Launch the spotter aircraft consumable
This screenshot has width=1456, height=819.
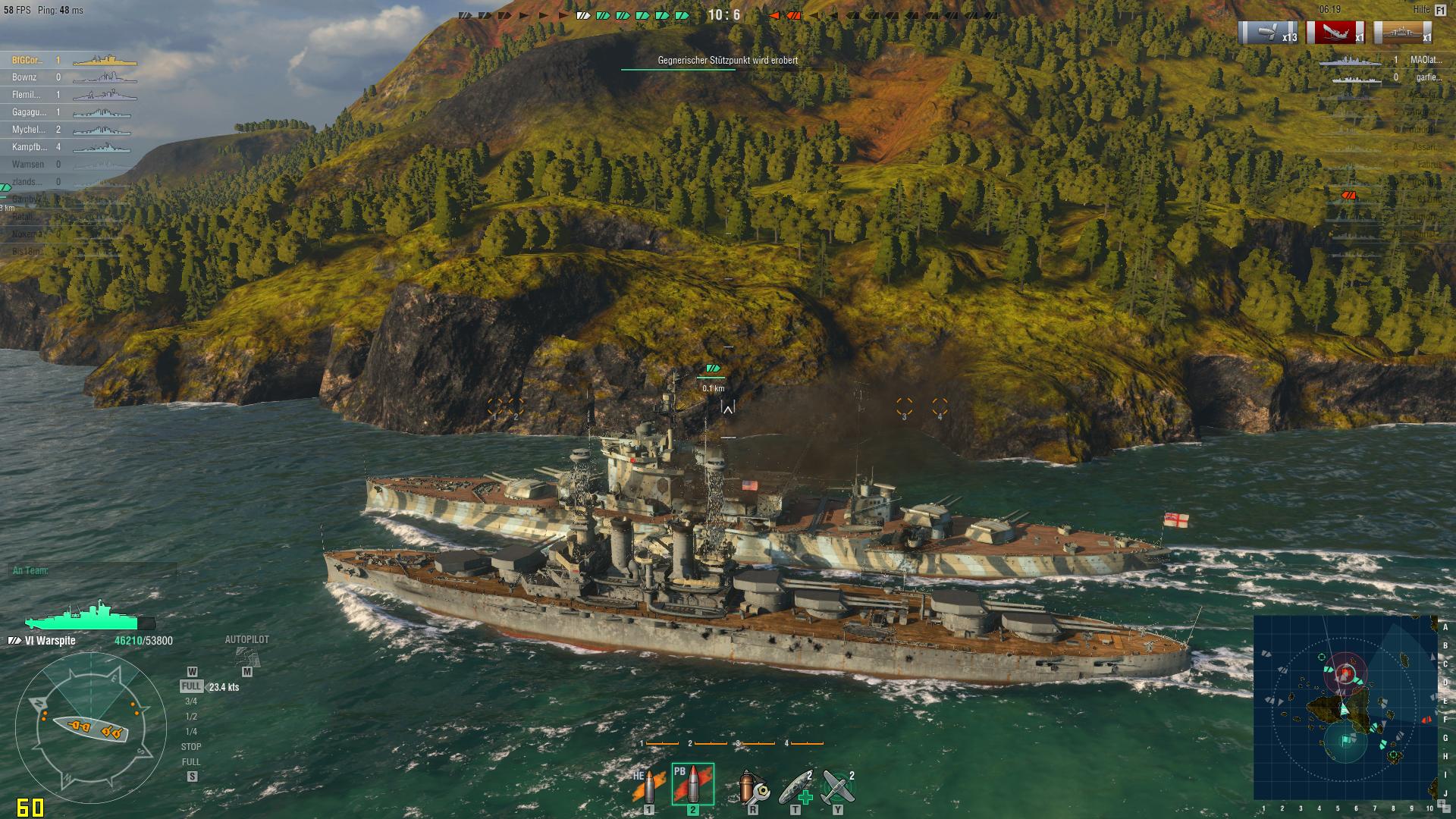838,787
